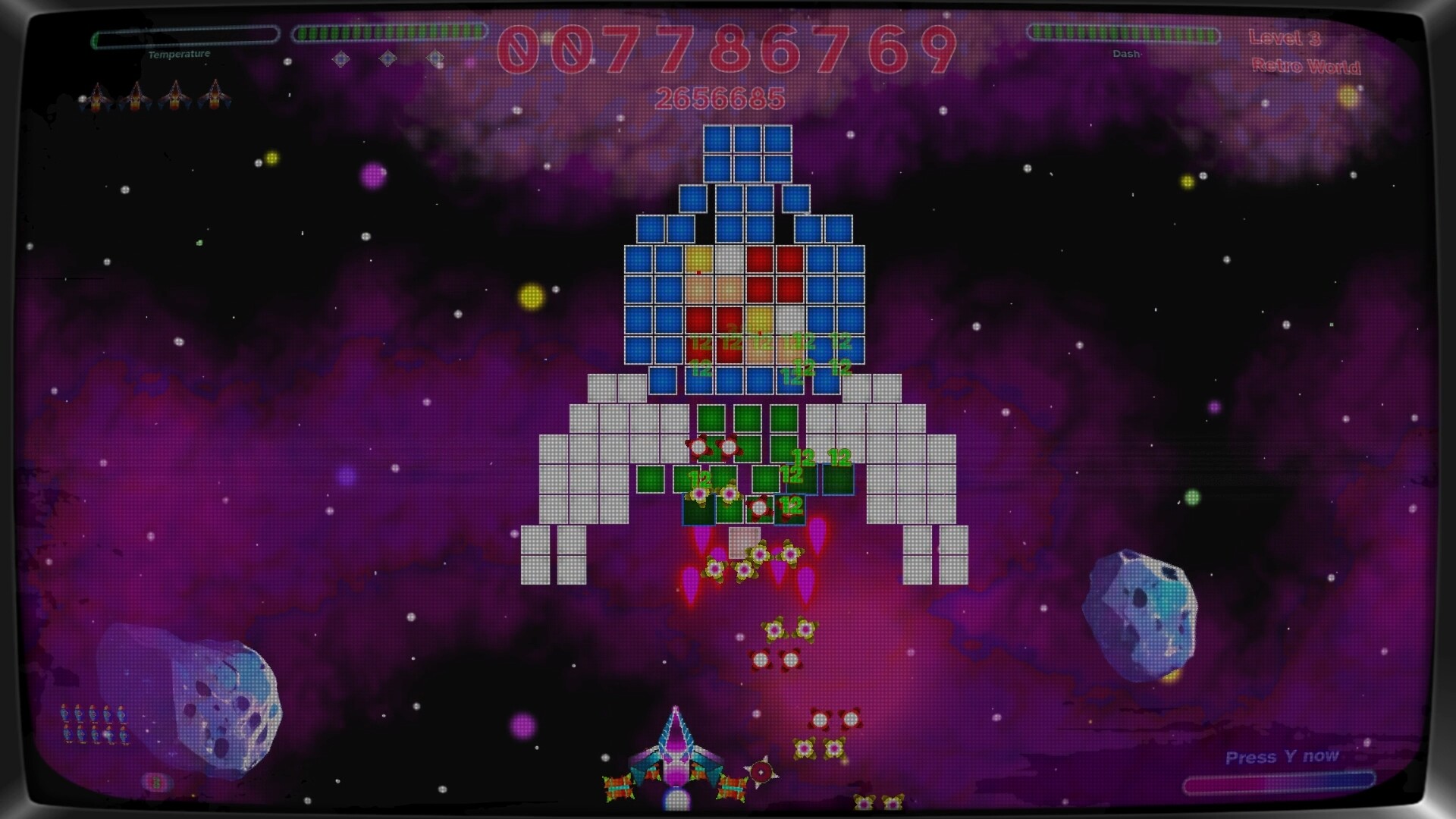
Task: Select the leftmost diamond powerup icon
Action: [341, 58]
